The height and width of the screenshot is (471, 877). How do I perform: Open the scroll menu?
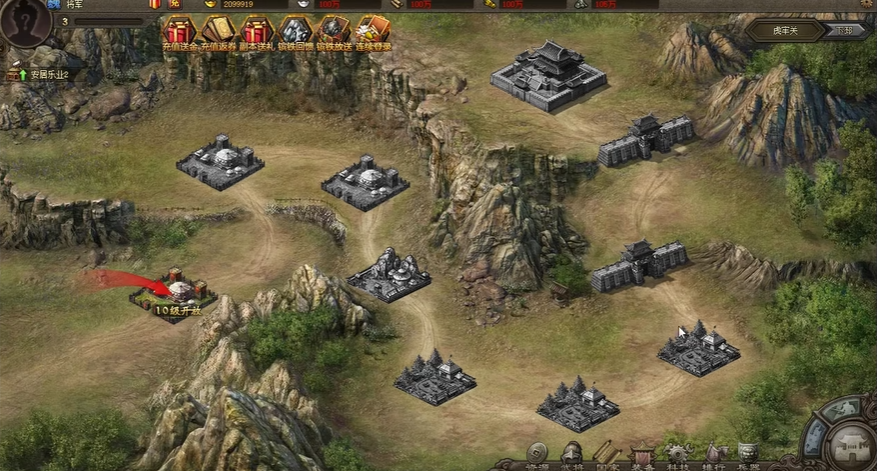point(606,455)
